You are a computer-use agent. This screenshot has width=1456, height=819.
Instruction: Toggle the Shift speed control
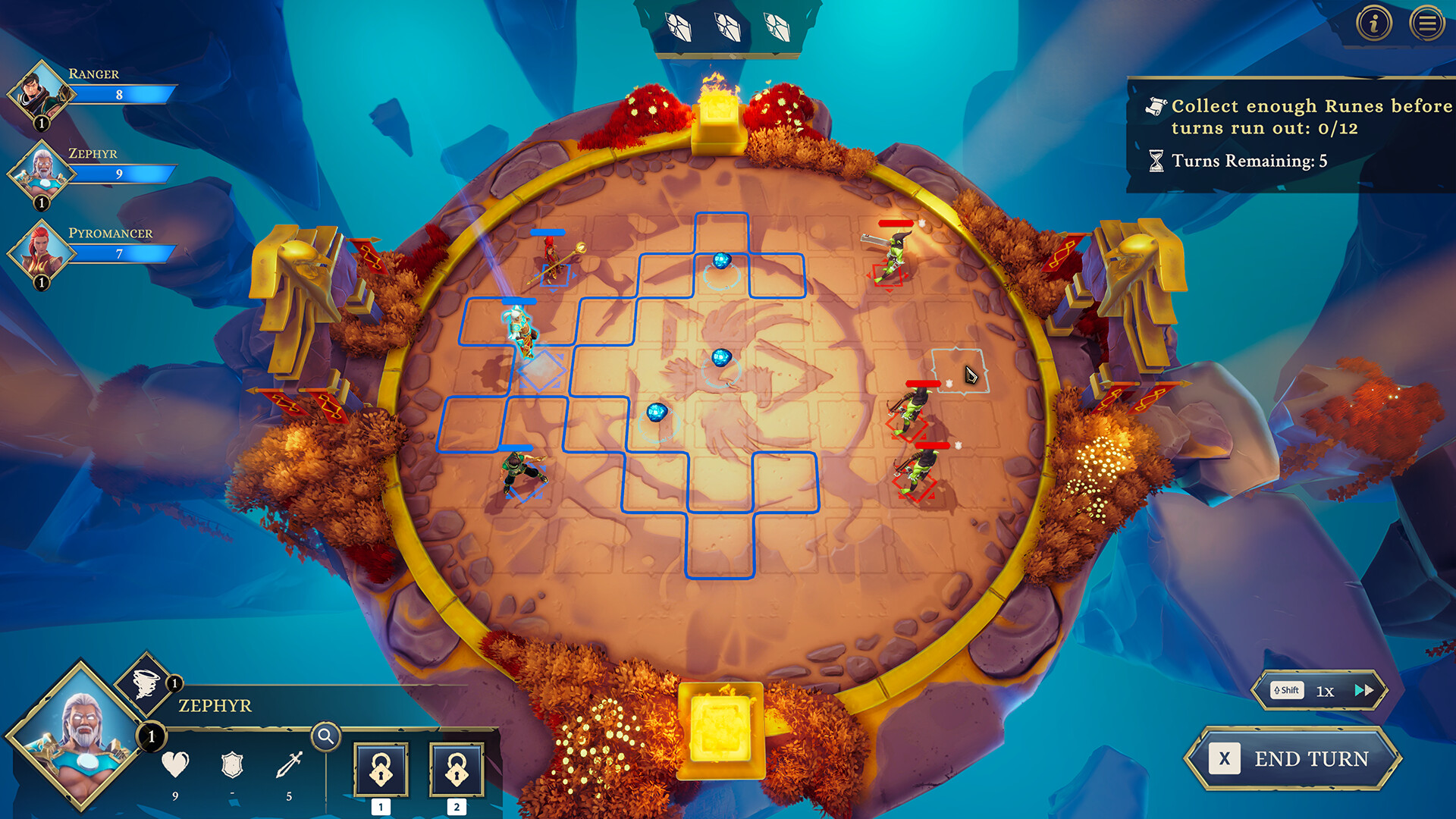click(1286, 690)
